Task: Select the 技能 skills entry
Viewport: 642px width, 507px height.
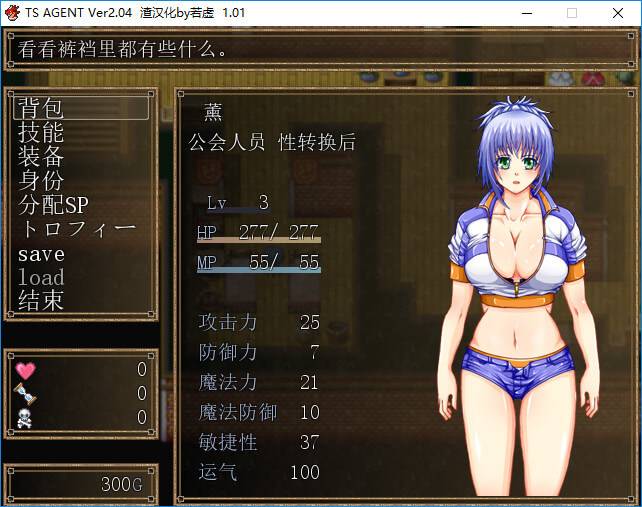Action: click(x=40, y=132)
